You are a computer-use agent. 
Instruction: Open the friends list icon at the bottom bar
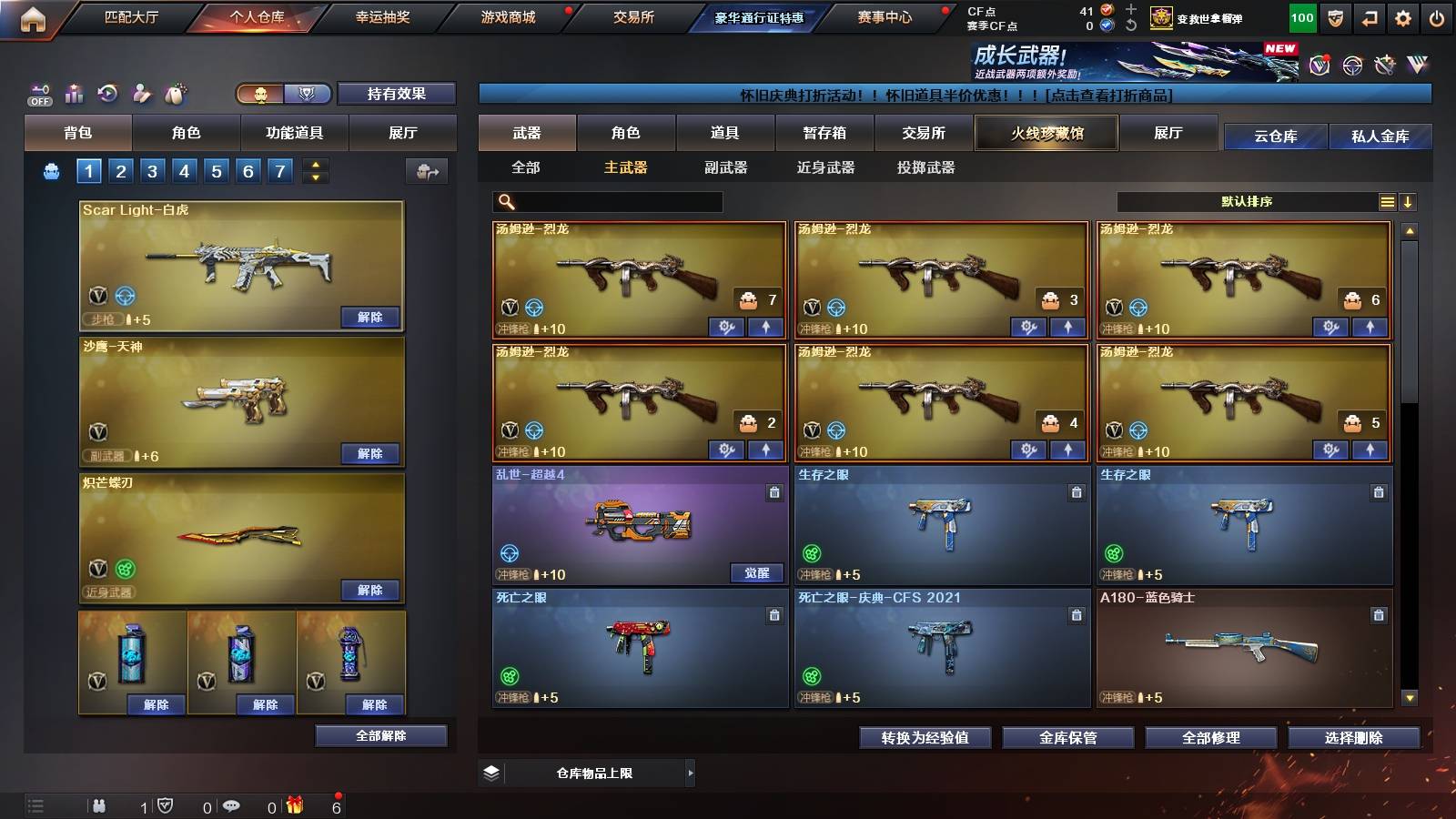point(100,805)
